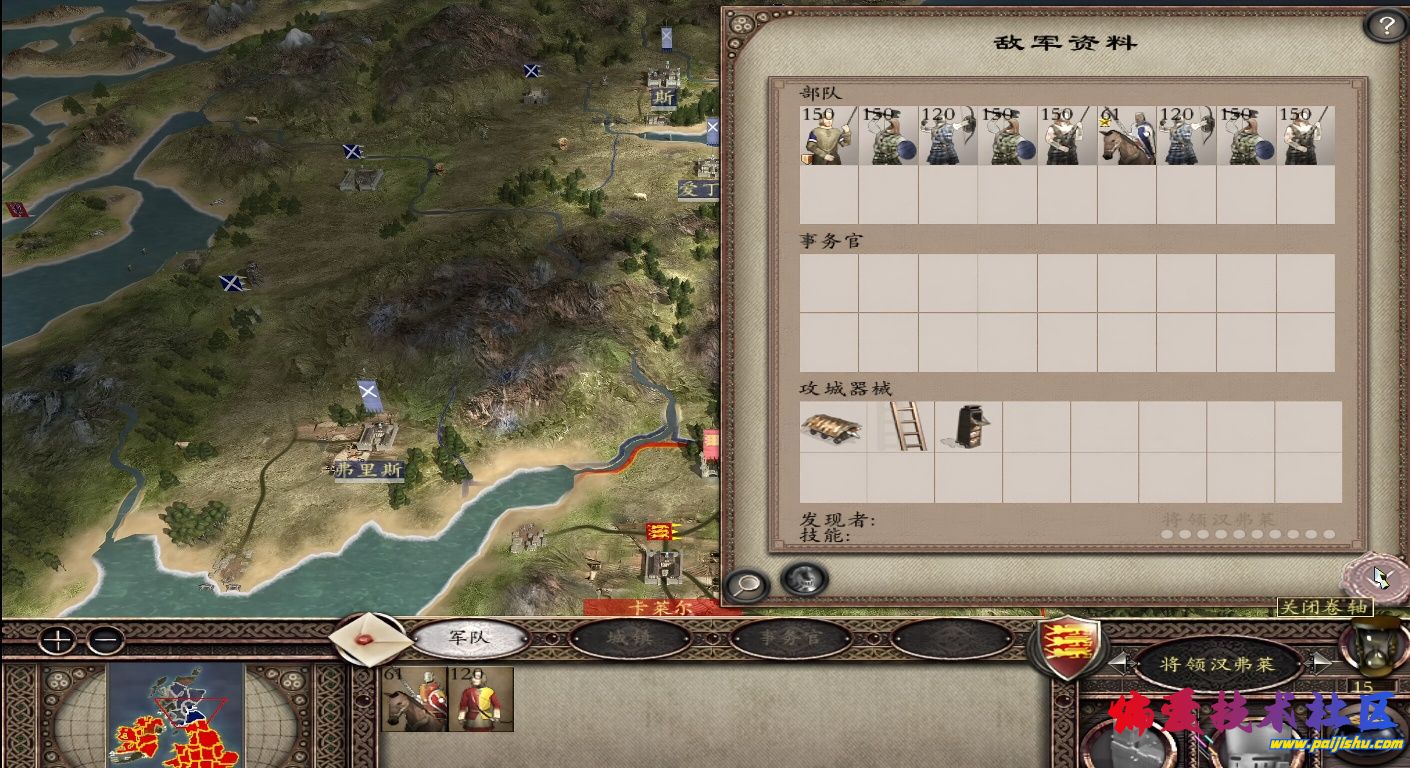Switch to the 军队 army tab
This screenshot has width=1410, height=768.
469,638
